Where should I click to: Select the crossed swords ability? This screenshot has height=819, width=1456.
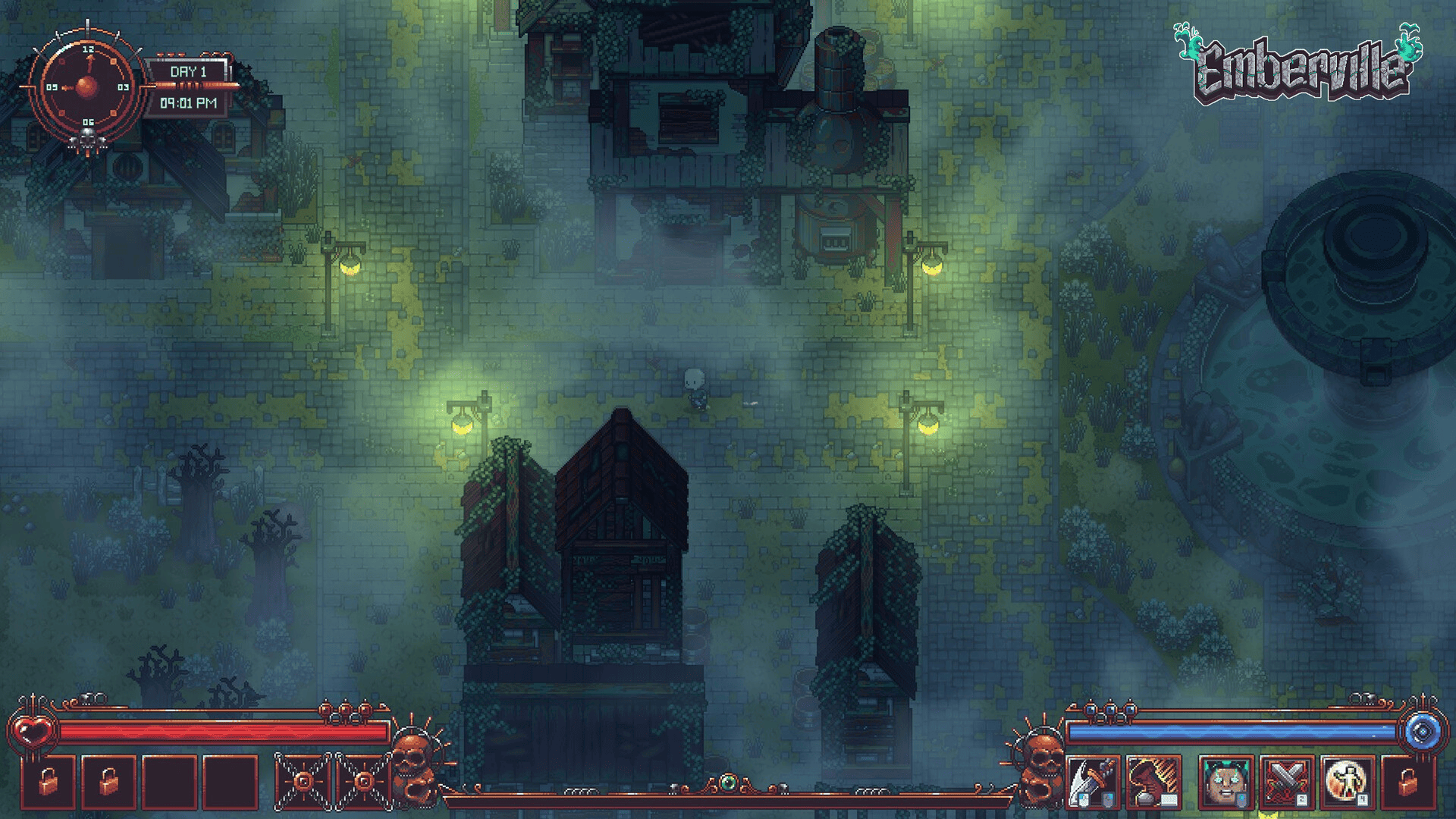(x=1286, y=782)
